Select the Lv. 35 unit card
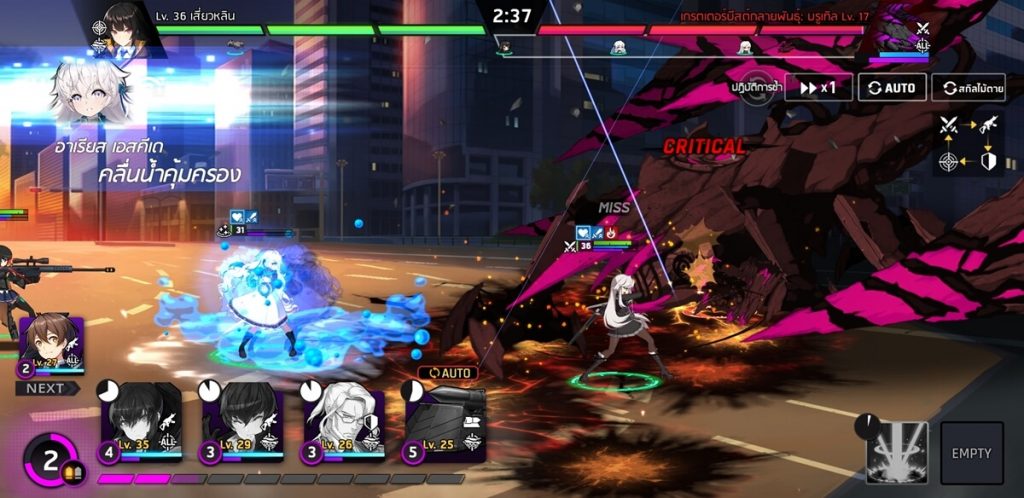The width and height of the screenshot is (1024, 498). (x=140, y=421)
